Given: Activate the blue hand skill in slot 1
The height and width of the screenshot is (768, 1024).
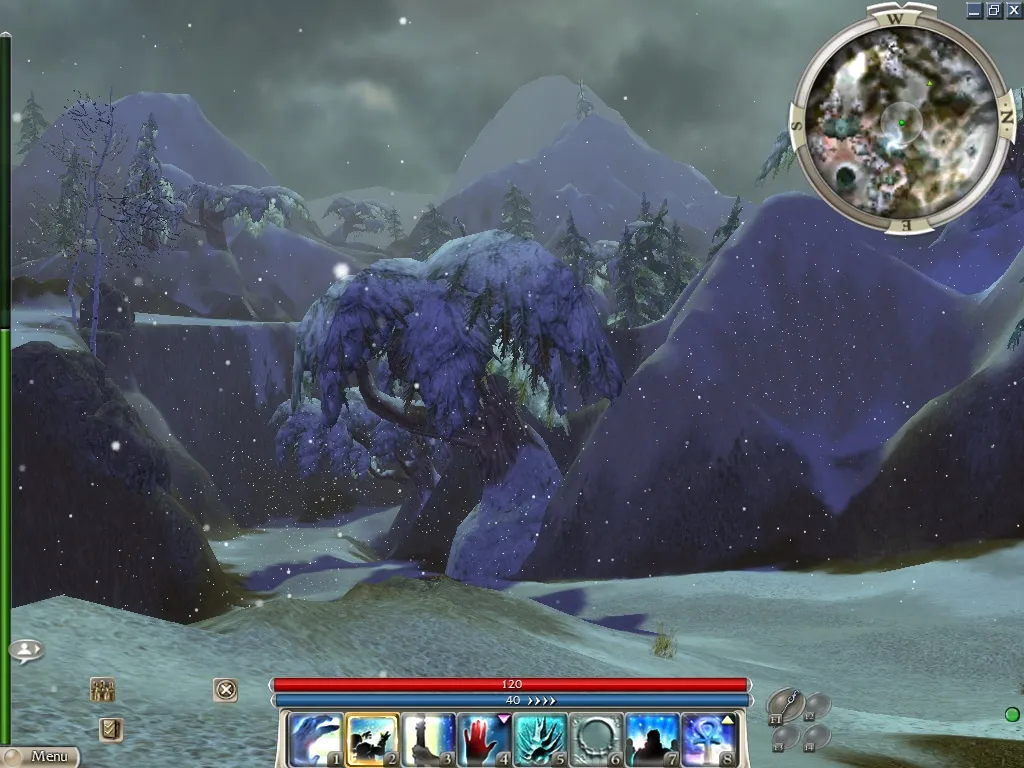Looking at the screenshot, I should coord(314,739).
